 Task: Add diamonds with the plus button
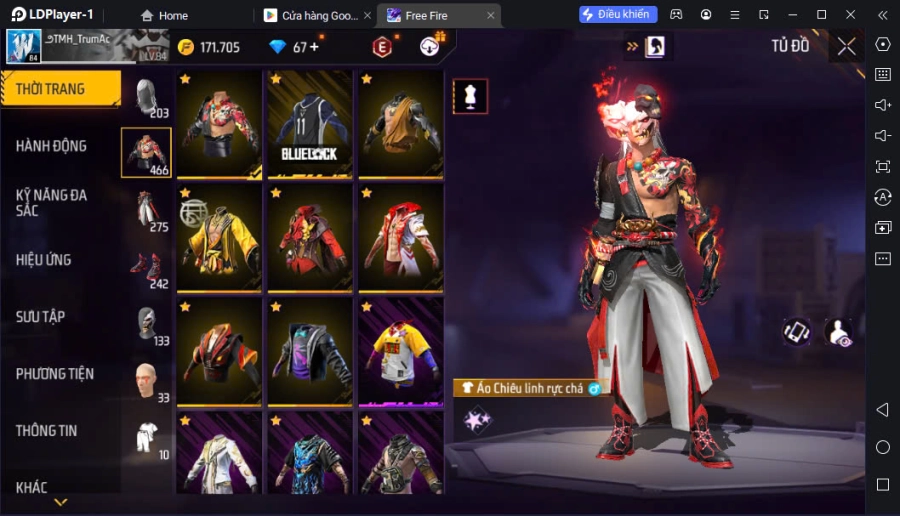315,47
